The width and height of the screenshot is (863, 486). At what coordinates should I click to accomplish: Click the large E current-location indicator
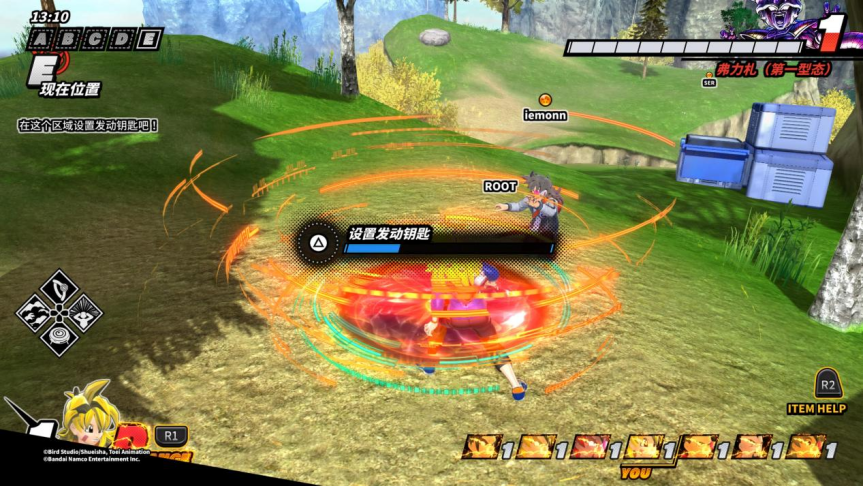tap(41, 68)
